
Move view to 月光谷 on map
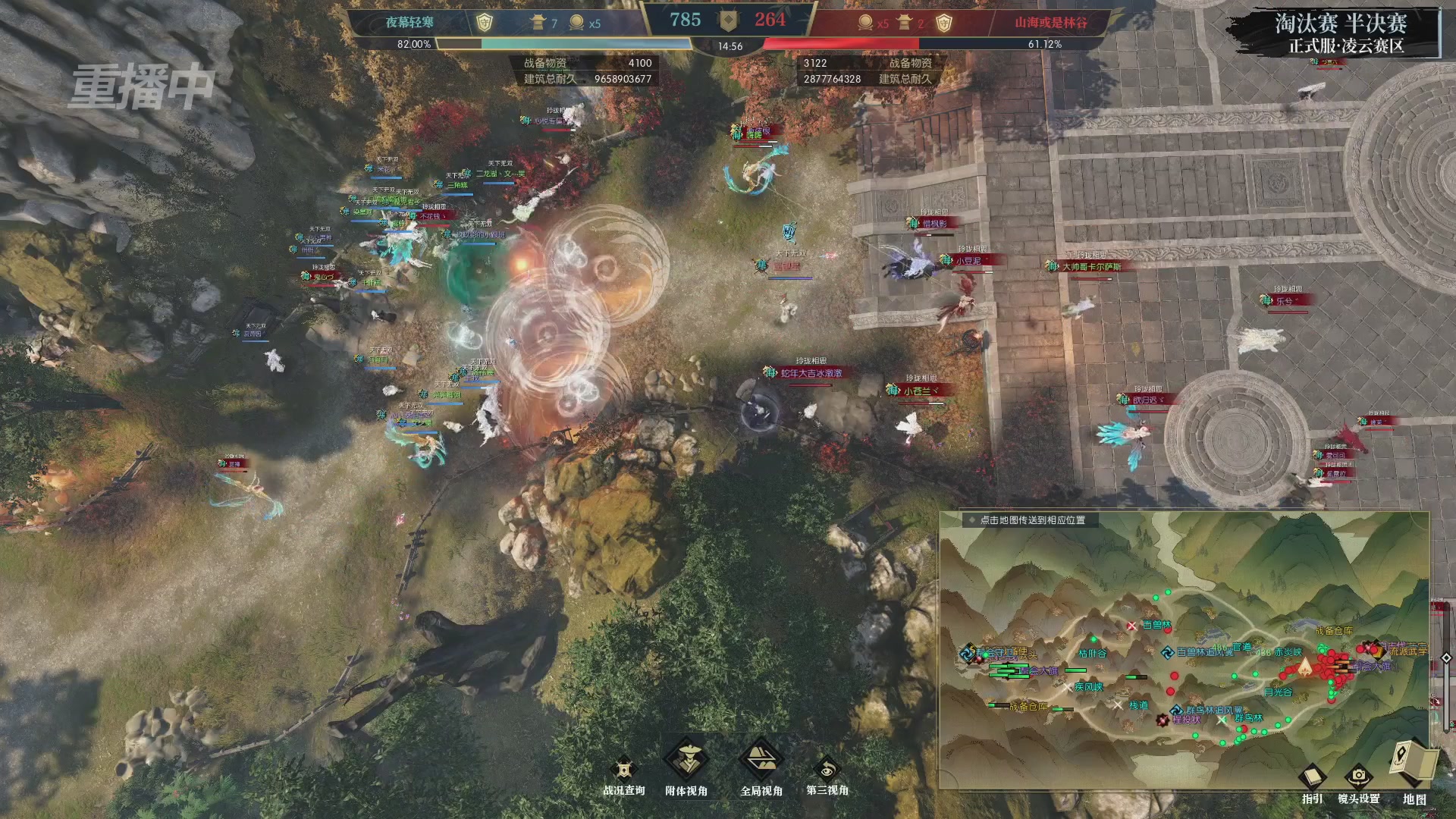click(x=1278, y=692)
